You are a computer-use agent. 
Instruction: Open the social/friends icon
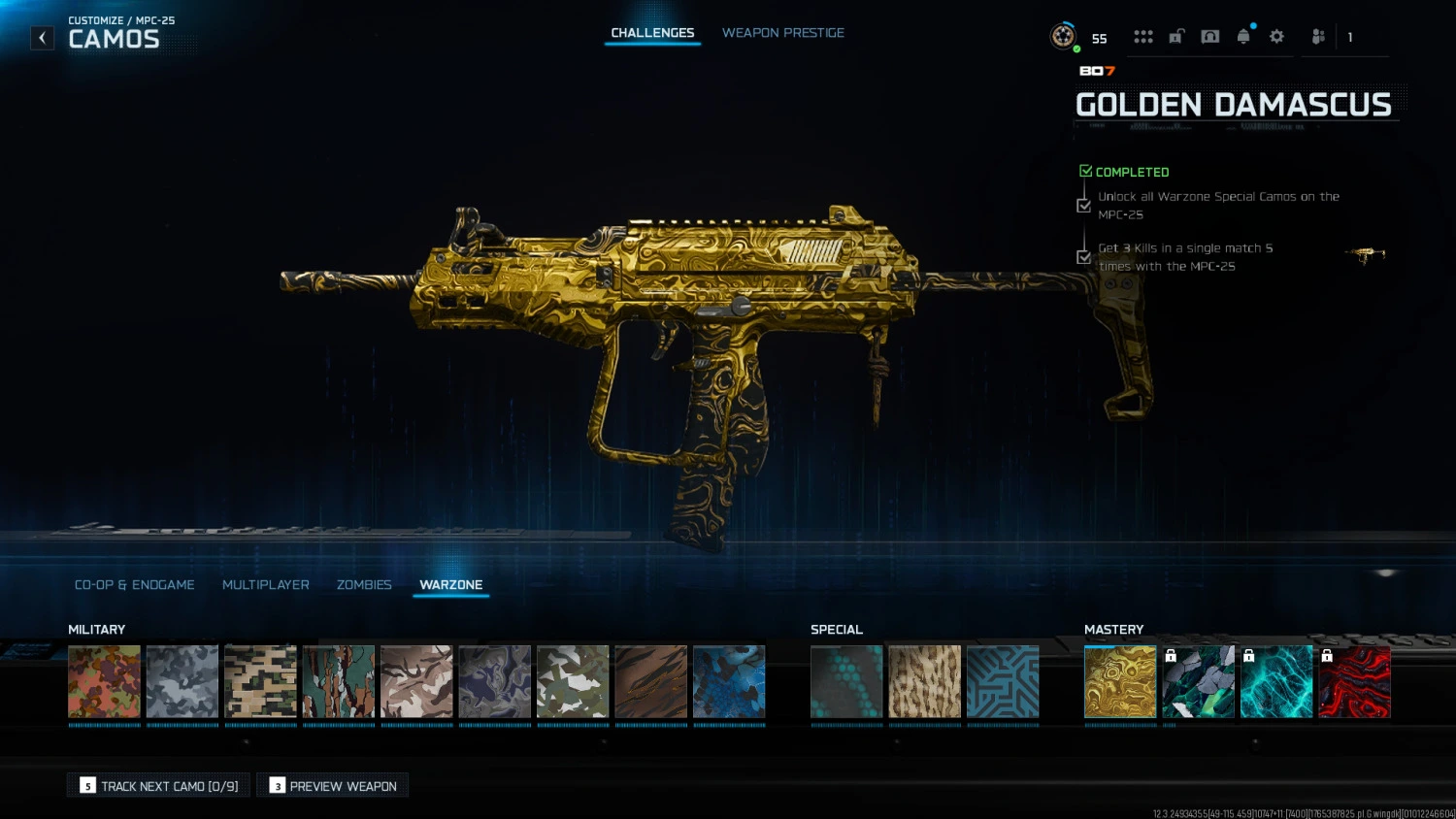pos(1317,36)
